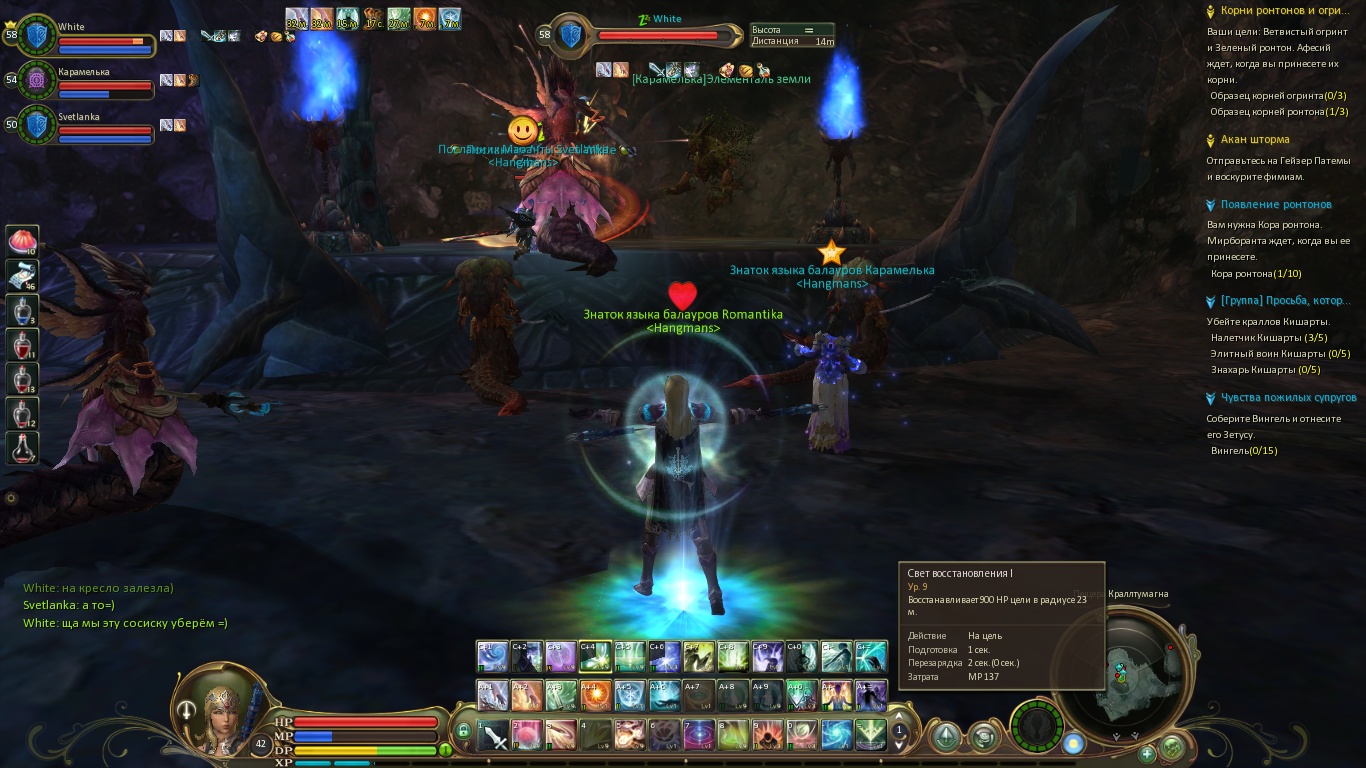Open the 'Акан шторма' quest entry
This screenshot has width=1366, height=768.
(x=1255, y=140)
